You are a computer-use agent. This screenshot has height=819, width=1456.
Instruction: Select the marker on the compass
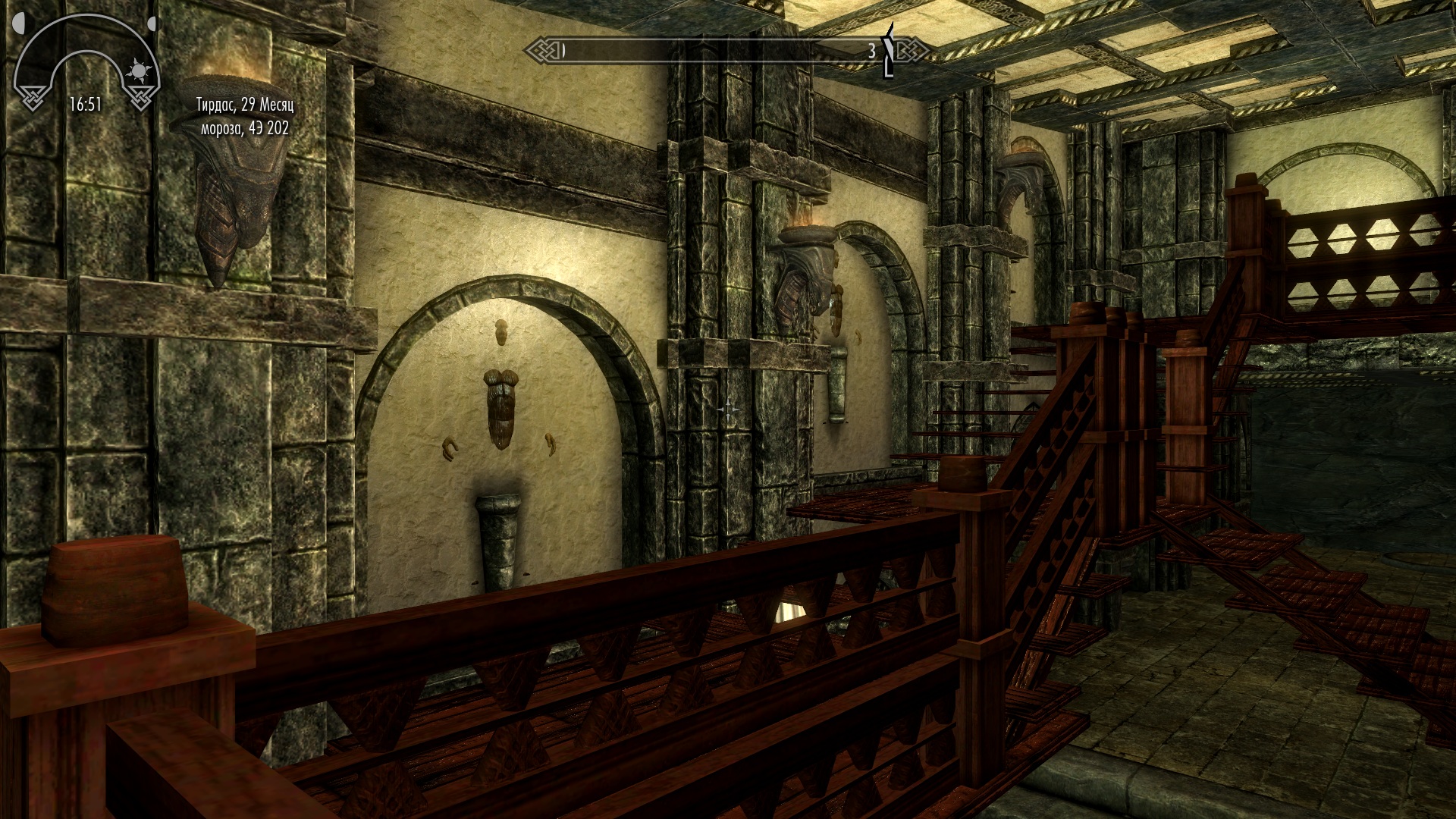click(890, 51)
